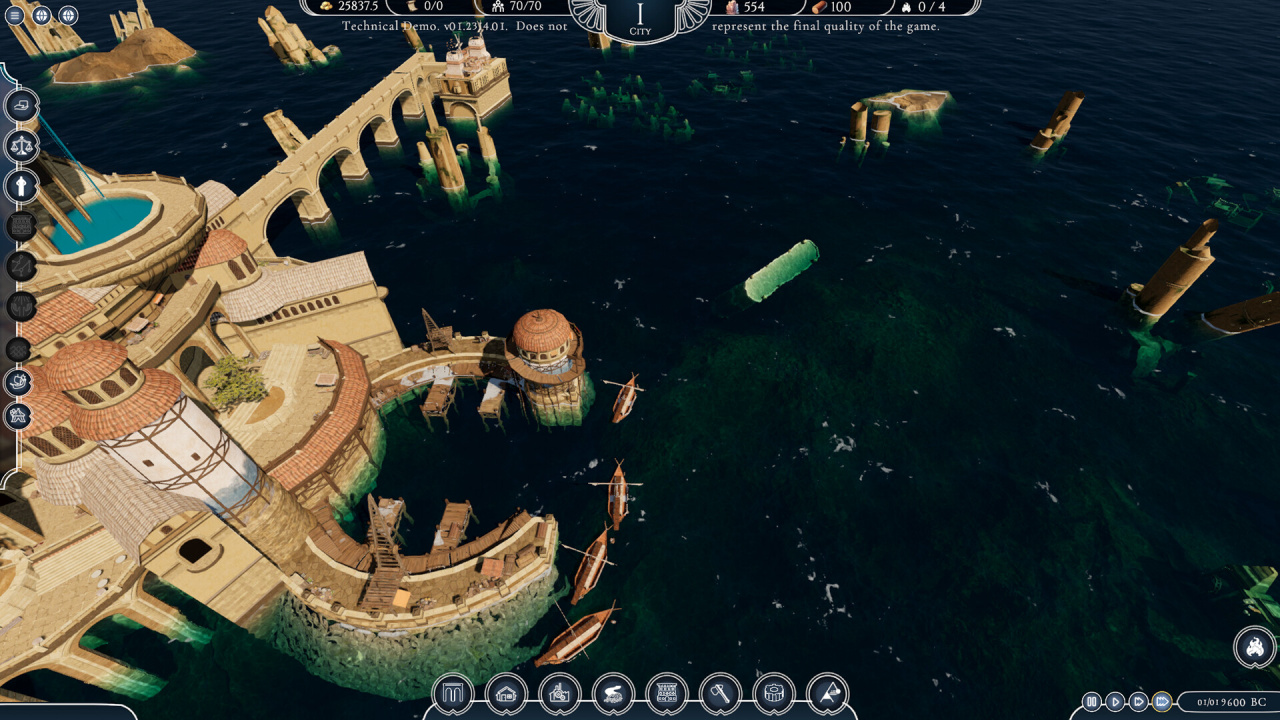Open the scroll icon panel in sidebar

click(22, 106)
